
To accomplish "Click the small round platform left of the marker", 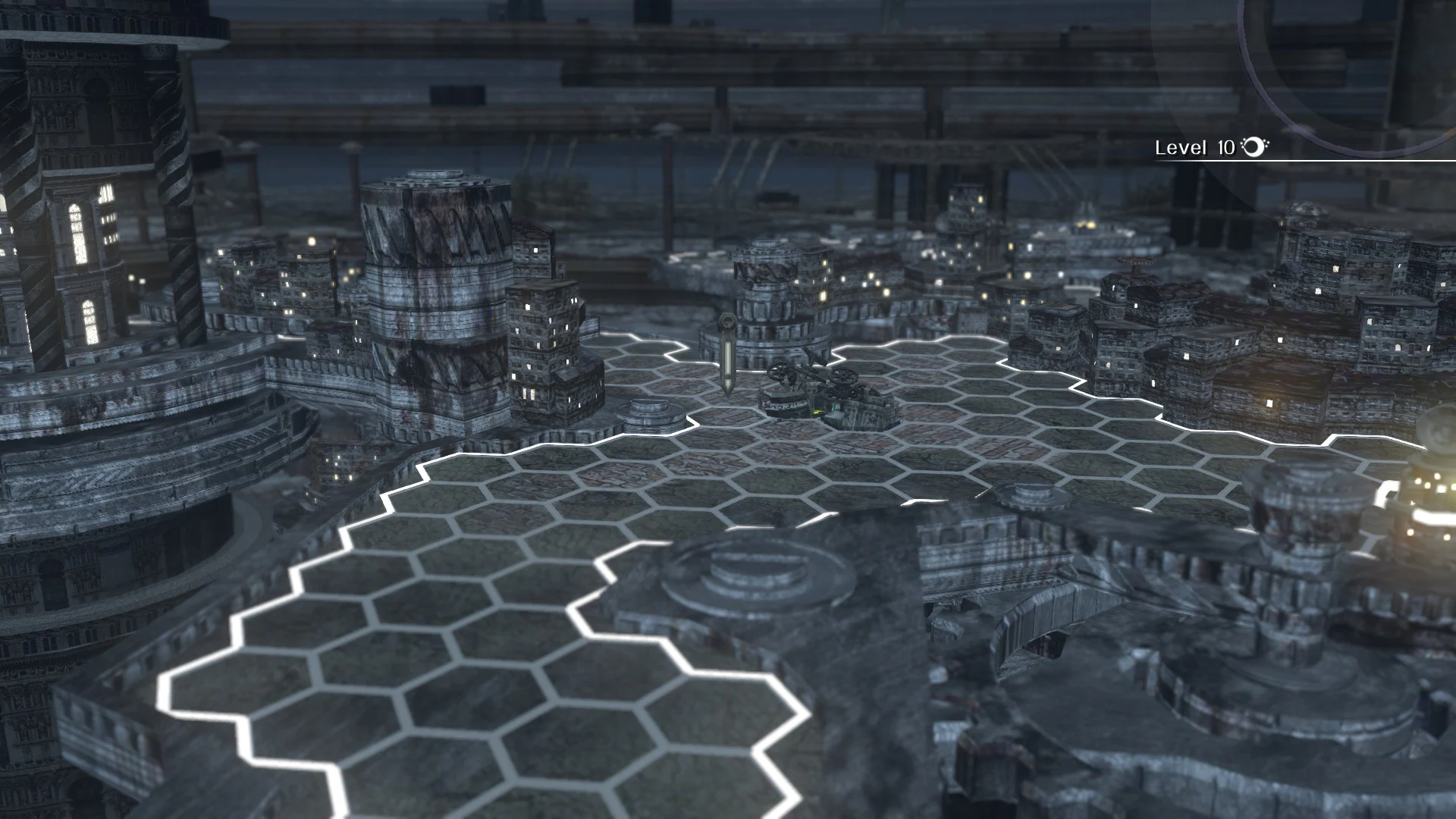I will 648,416.
